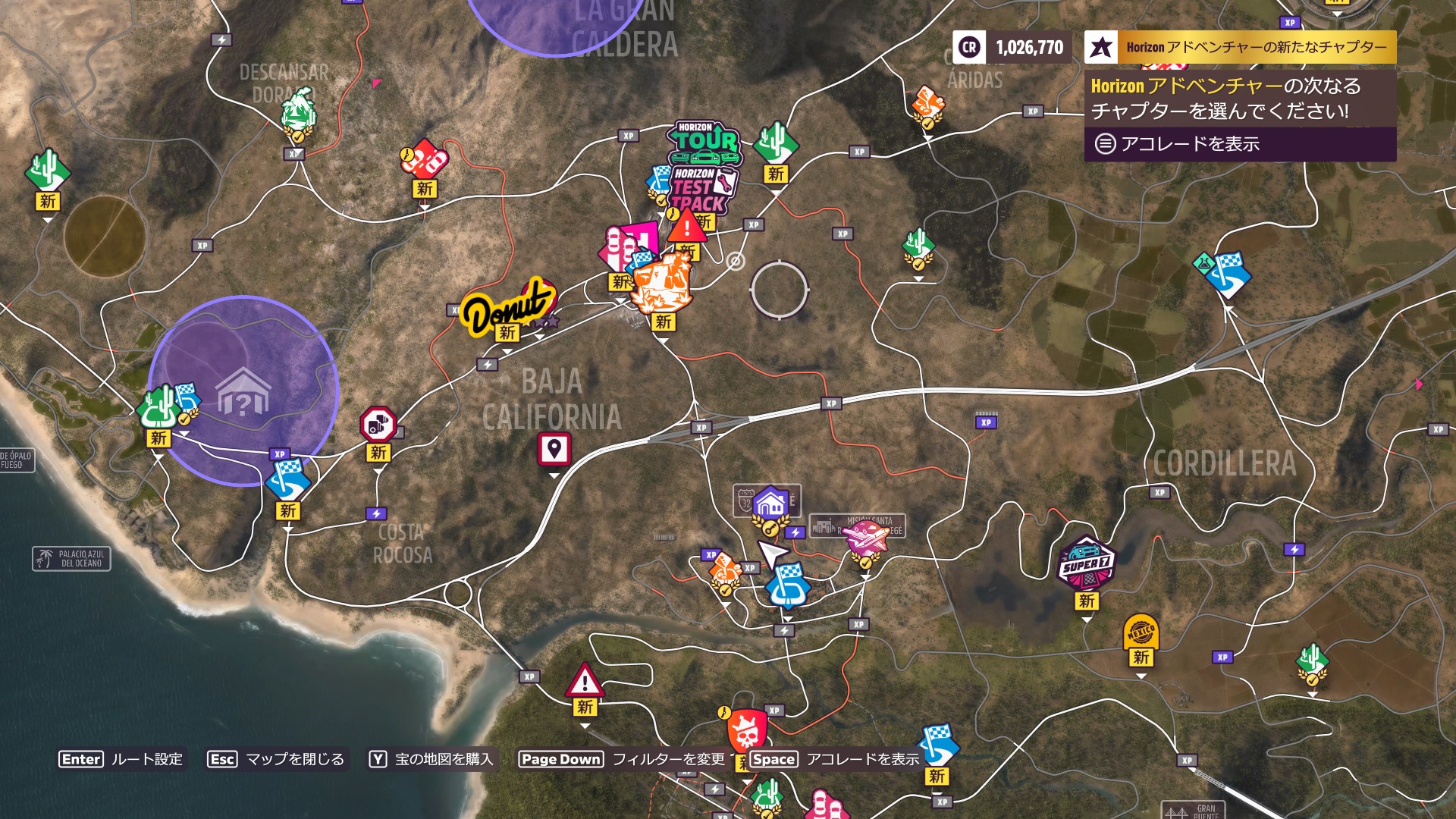This screenshot has height=819, width=1456.
Task: Open the Mexico drivatar badge icon
Action: (1140, 629)
